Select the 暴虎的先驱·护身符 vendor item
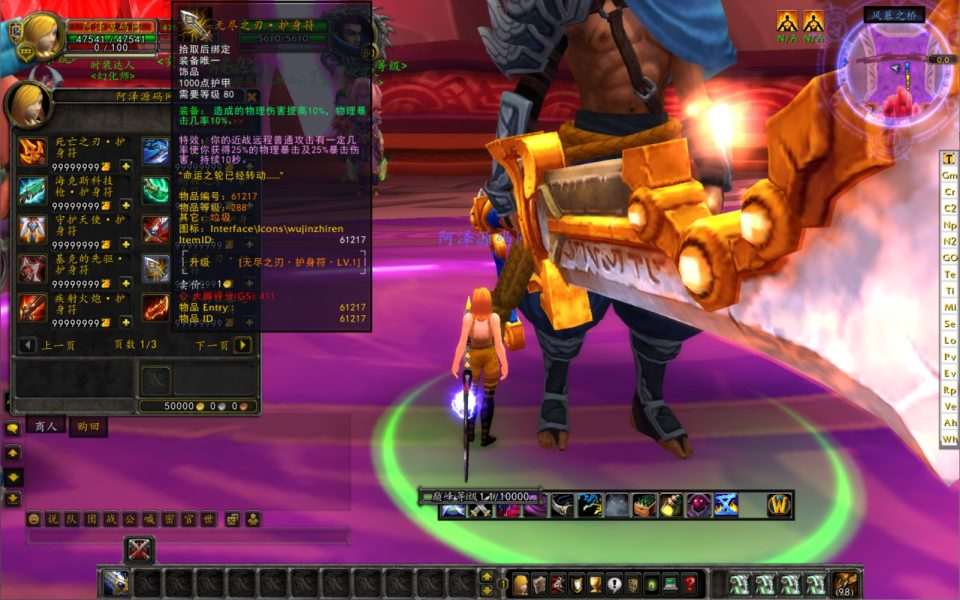 point(33,268)
